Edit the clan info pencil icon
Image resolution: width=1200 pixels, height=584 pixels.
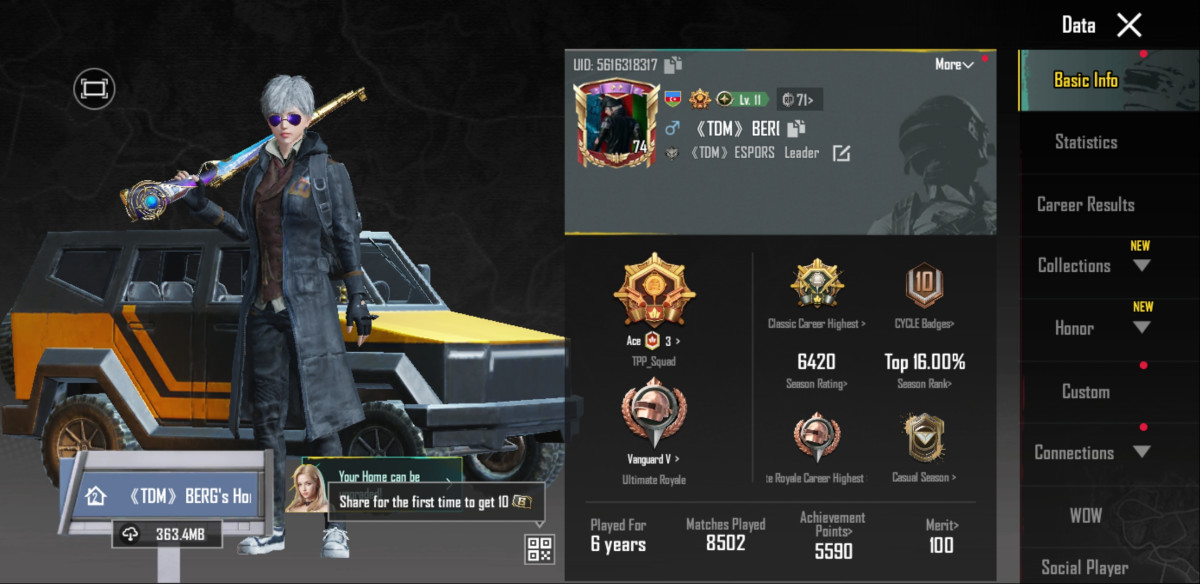tap(842, 153)
